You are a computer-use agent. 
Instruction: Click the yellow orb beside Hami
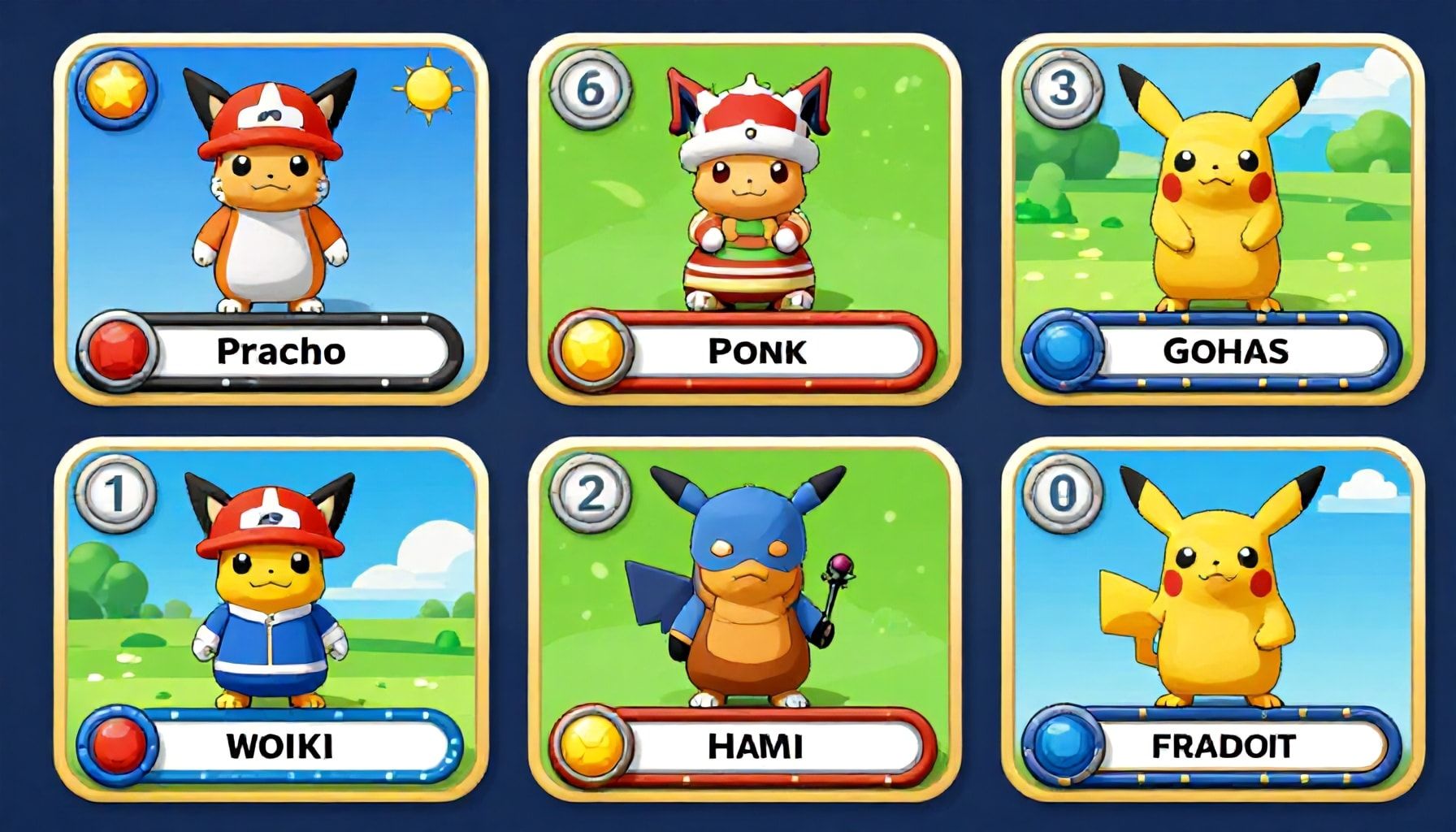[x=592, y=746]
